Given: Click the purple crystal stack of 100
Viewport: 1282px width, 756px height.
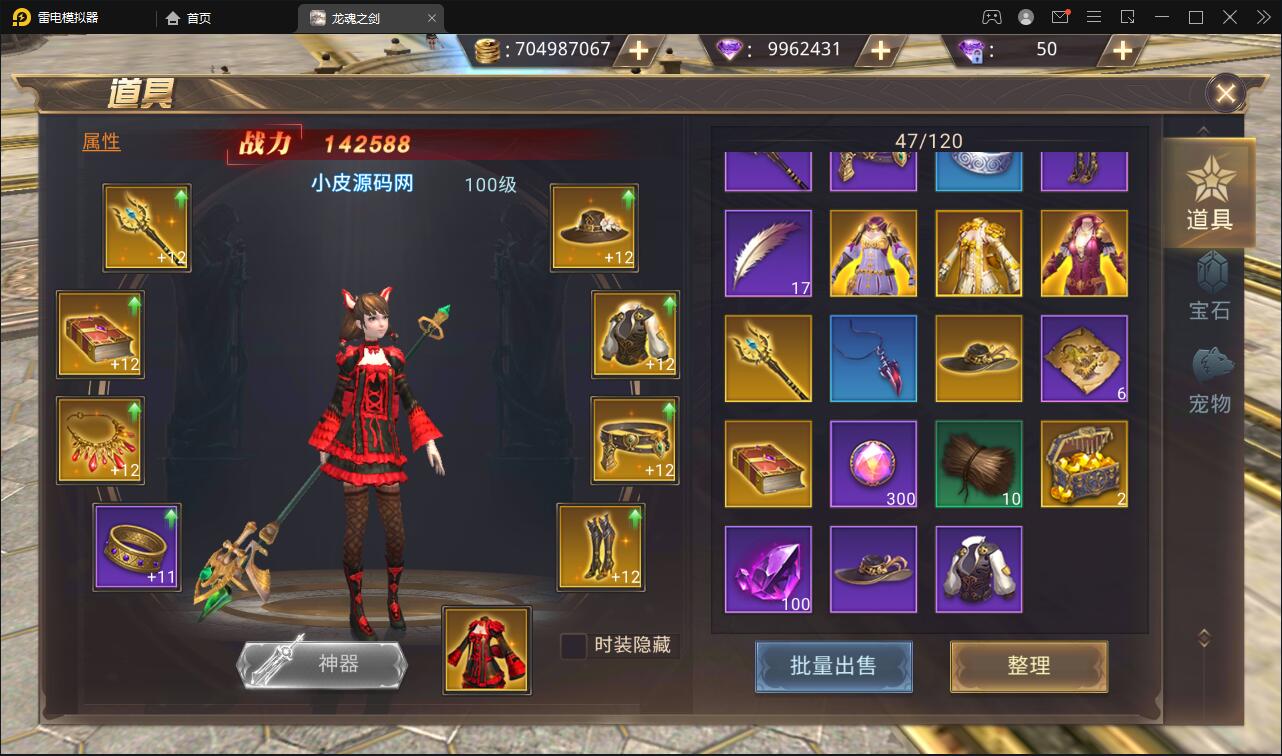Looking at the screenshot, I should pyautogui.click(x=768, y=568).
